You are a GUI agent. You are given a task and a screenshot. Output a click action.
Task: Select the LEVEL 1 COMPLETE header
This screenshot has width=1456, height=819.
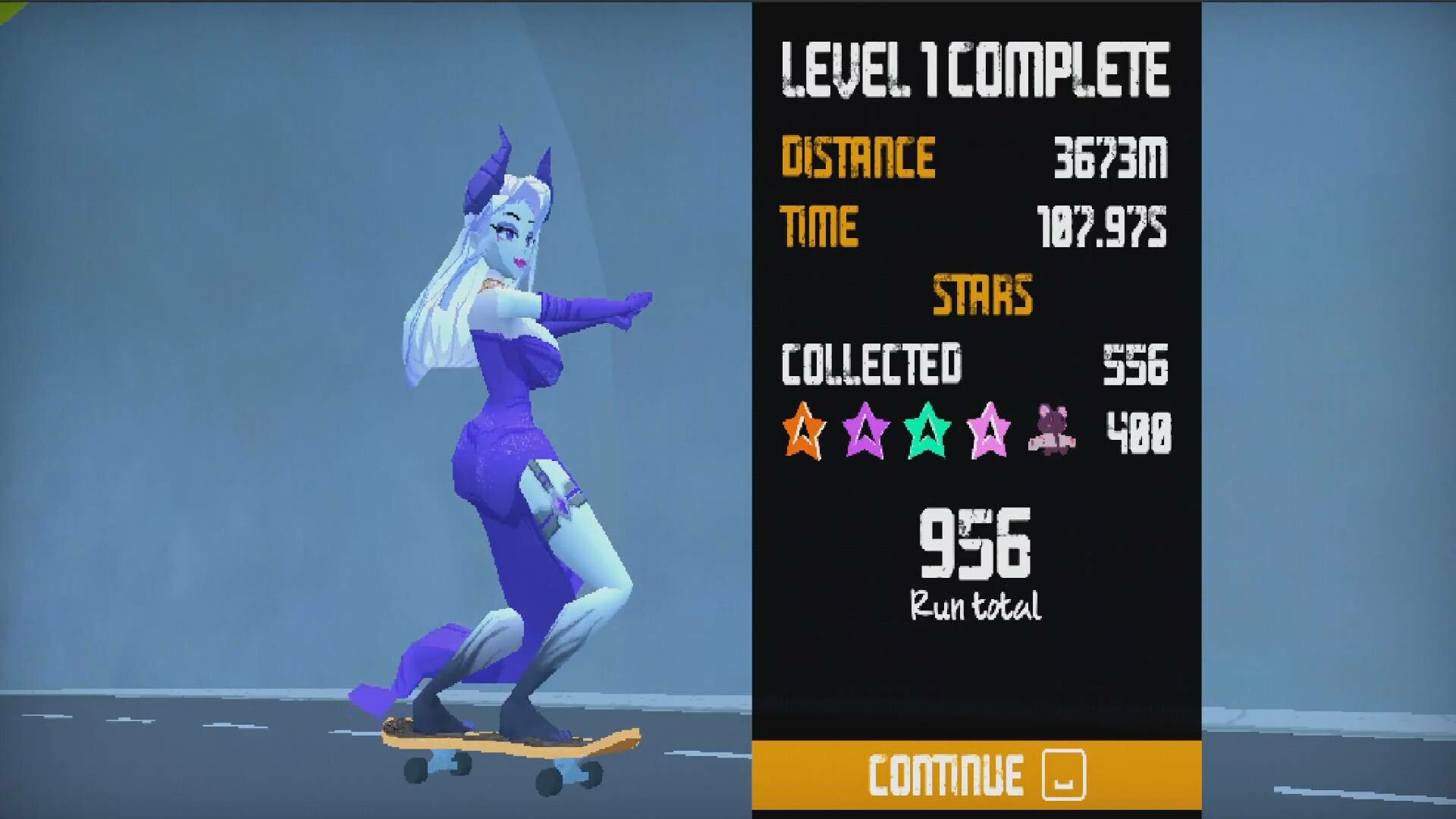974,67
